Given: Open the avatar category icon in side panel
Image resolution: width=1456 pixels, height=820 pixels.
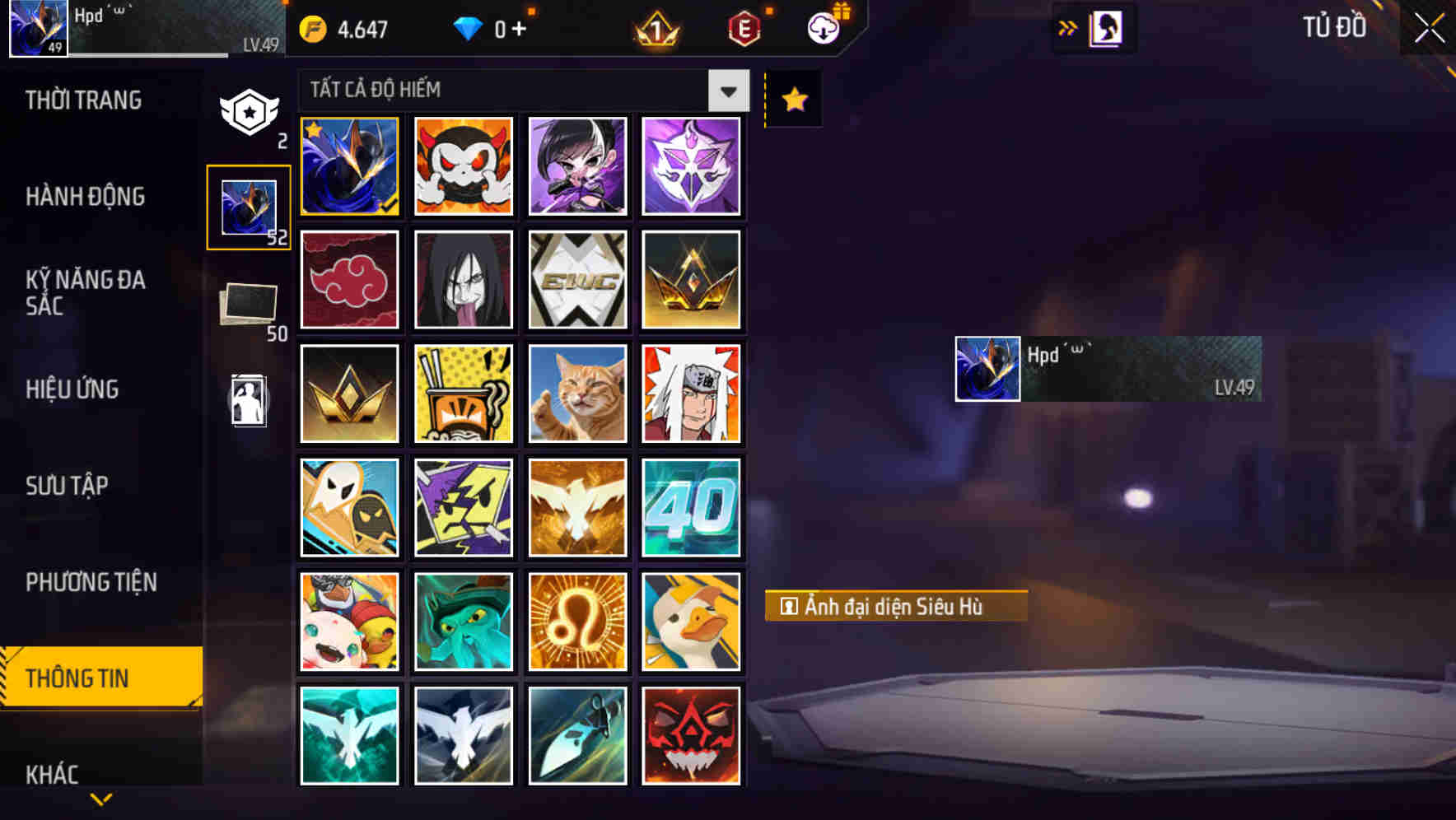Looking at the screenshot, I should [250, 205].
